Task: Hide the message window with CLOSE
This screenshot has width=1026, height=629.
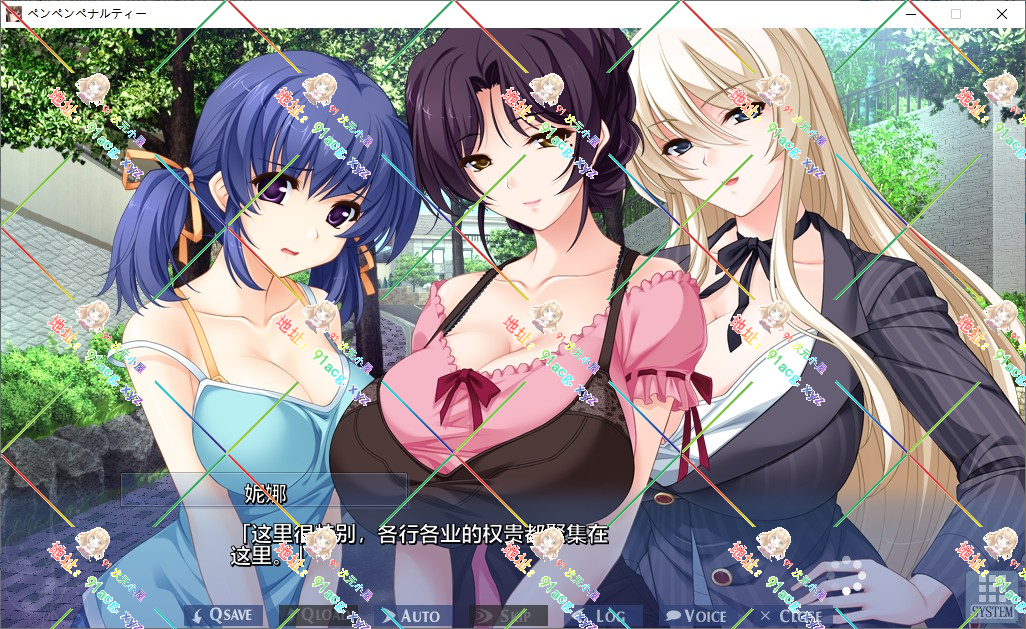Action: [791, 616]
